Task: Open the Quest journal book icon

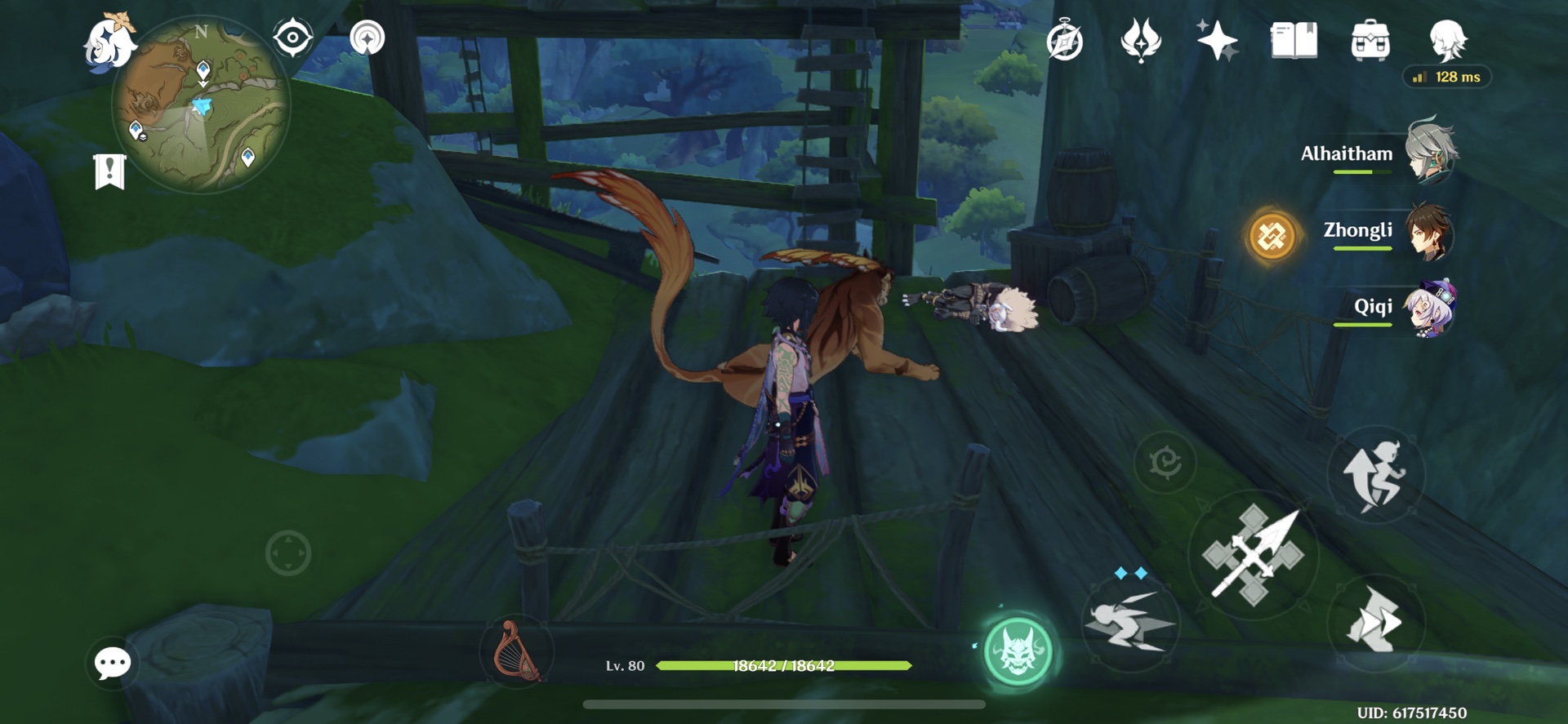Action: pyautogui.click(x=1293, y=42)
